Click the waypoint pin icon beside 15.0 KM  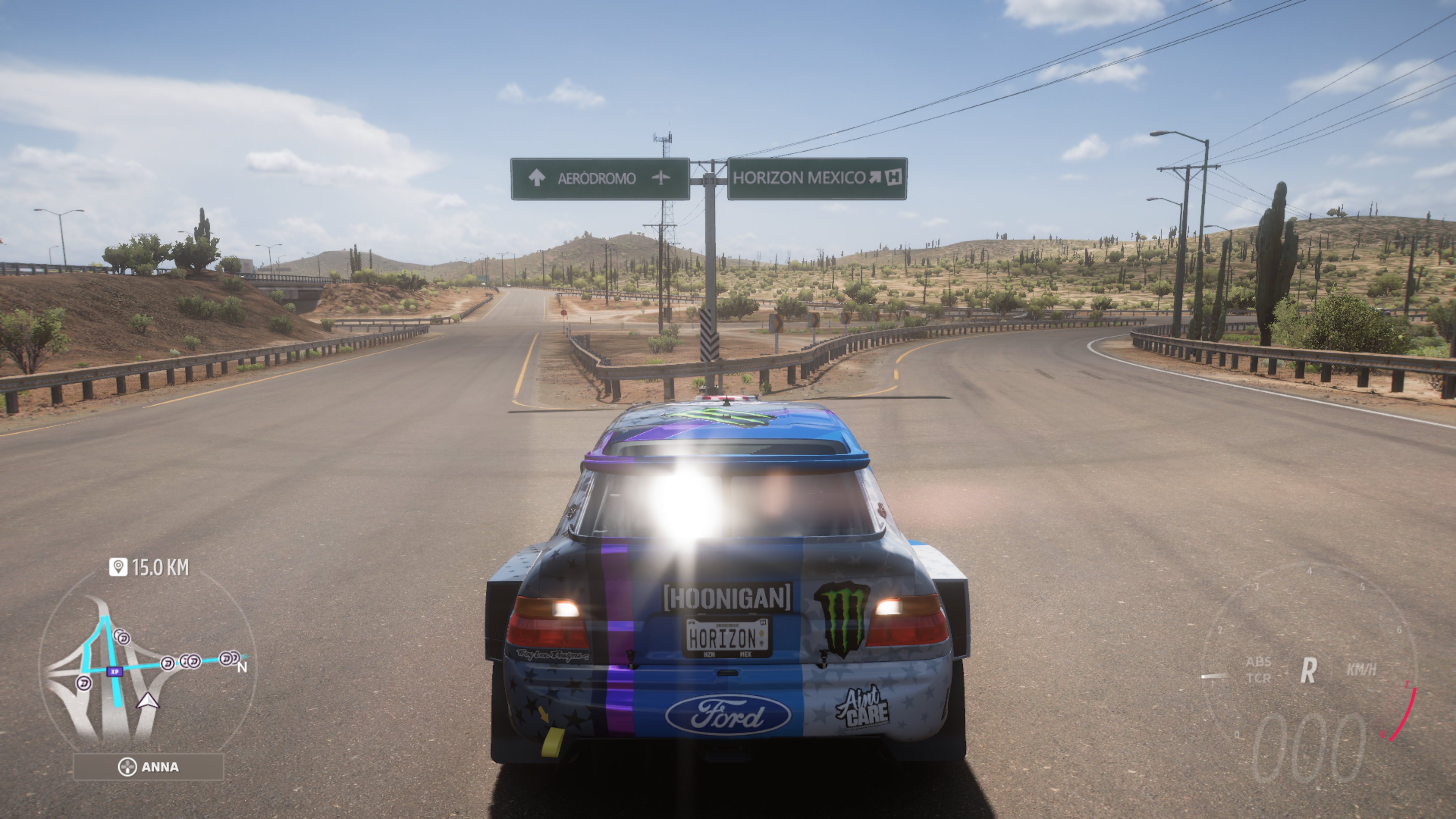(118, 567)
